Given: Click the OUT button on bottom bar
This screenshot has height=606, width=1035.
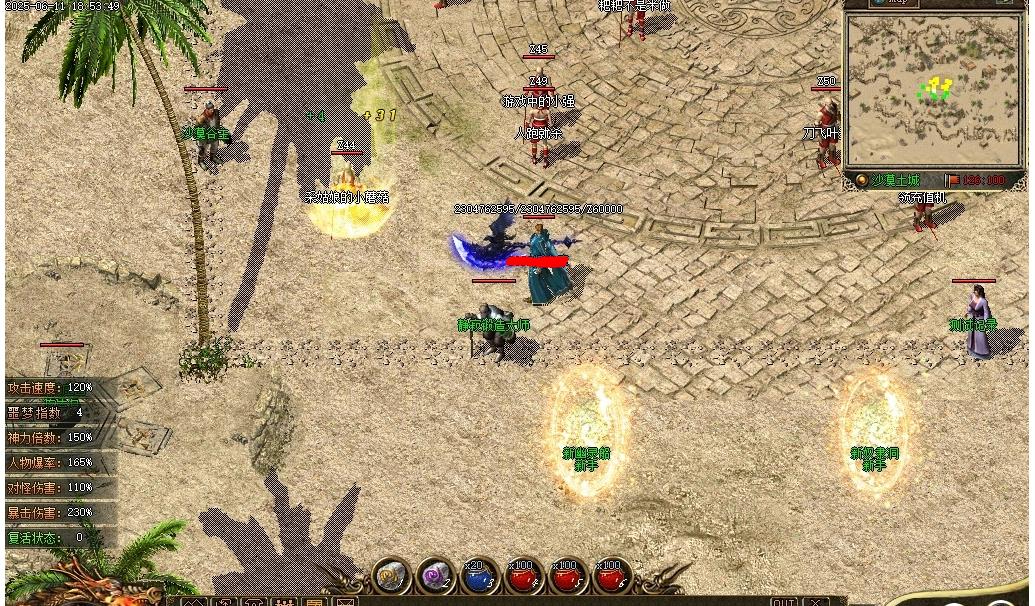Looking at the screenshot, I should (785, 602).
